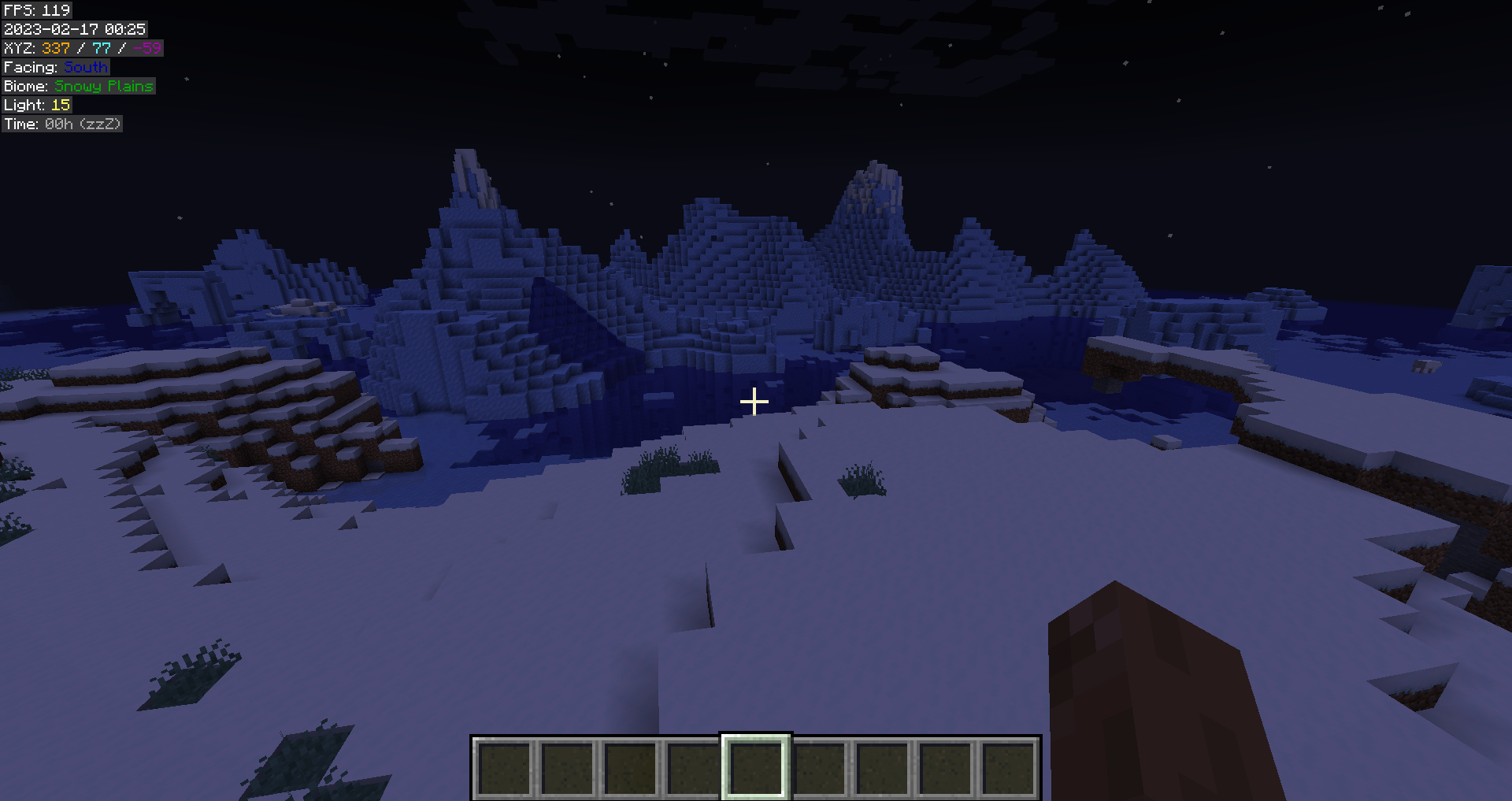This screenshot has height=801, width=1512.
Task: Click the Time: 00h (zzZ) display
Action: 61,124
